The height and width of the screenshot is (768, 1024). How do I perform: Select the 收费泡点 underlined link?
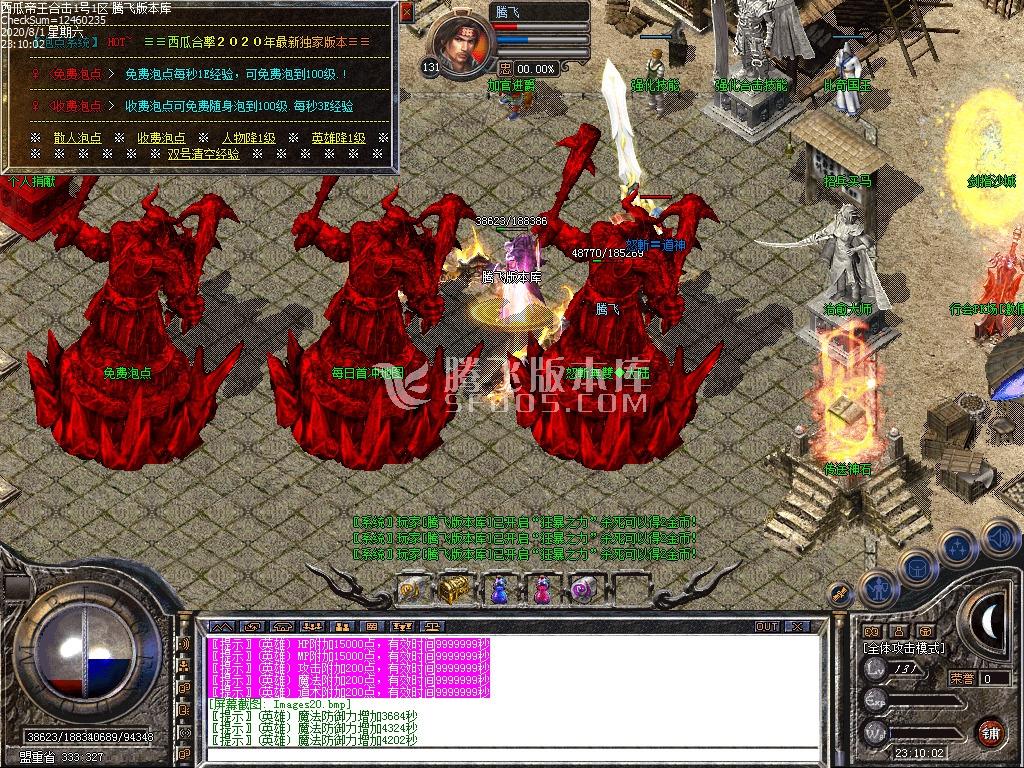click(x=161, y=138)
